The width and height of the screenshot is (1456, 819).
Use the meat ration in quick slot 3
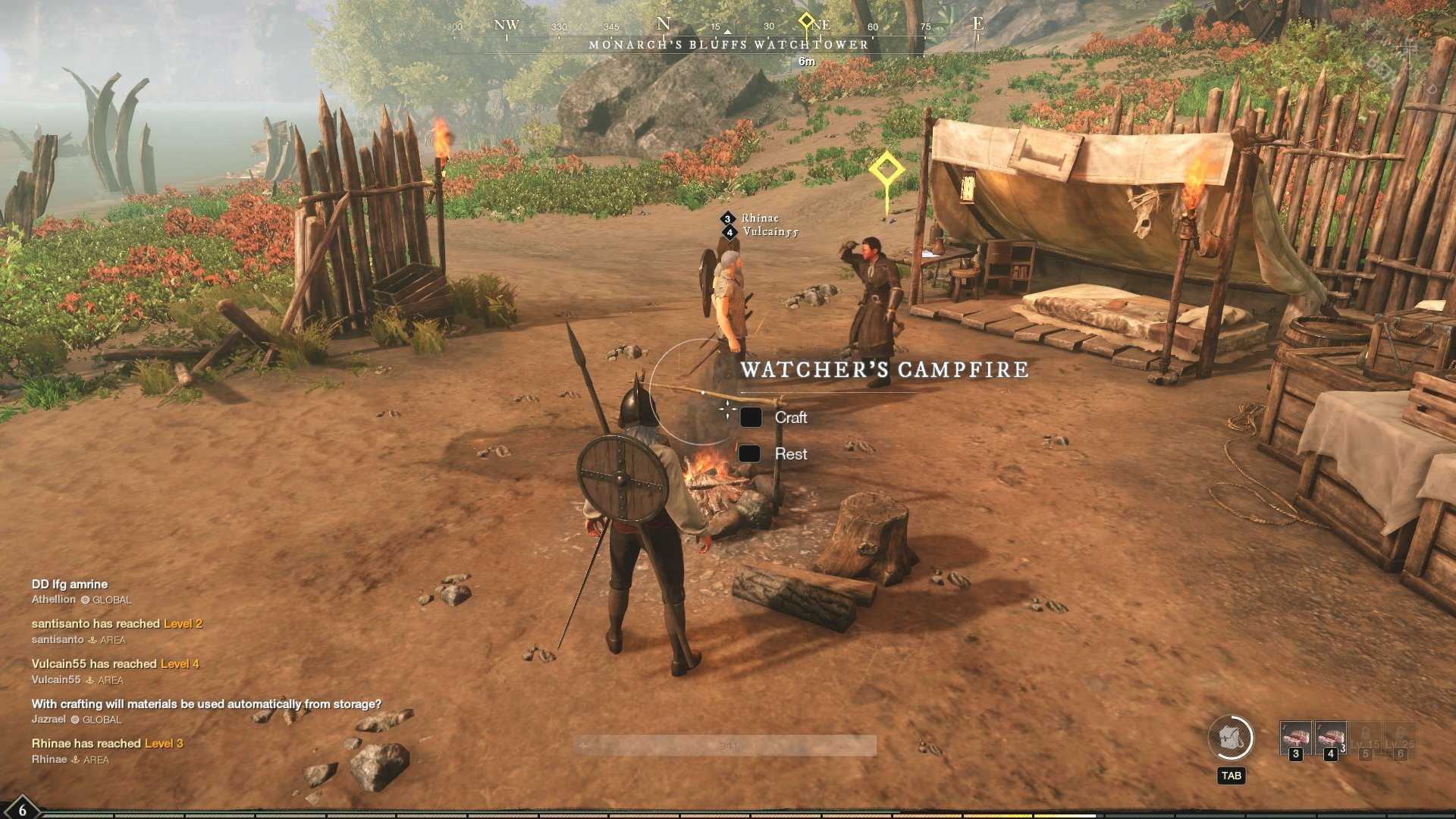pyautogui.click(x=1295, y=739)
